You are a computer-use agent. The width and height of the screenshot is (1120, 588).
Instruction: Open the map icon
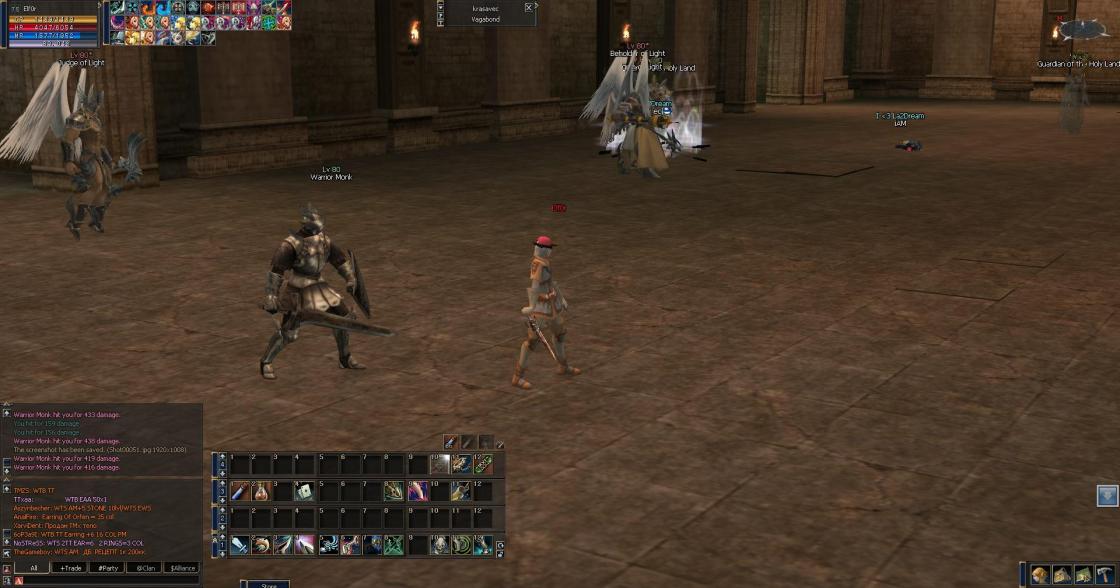[1082, 574]
